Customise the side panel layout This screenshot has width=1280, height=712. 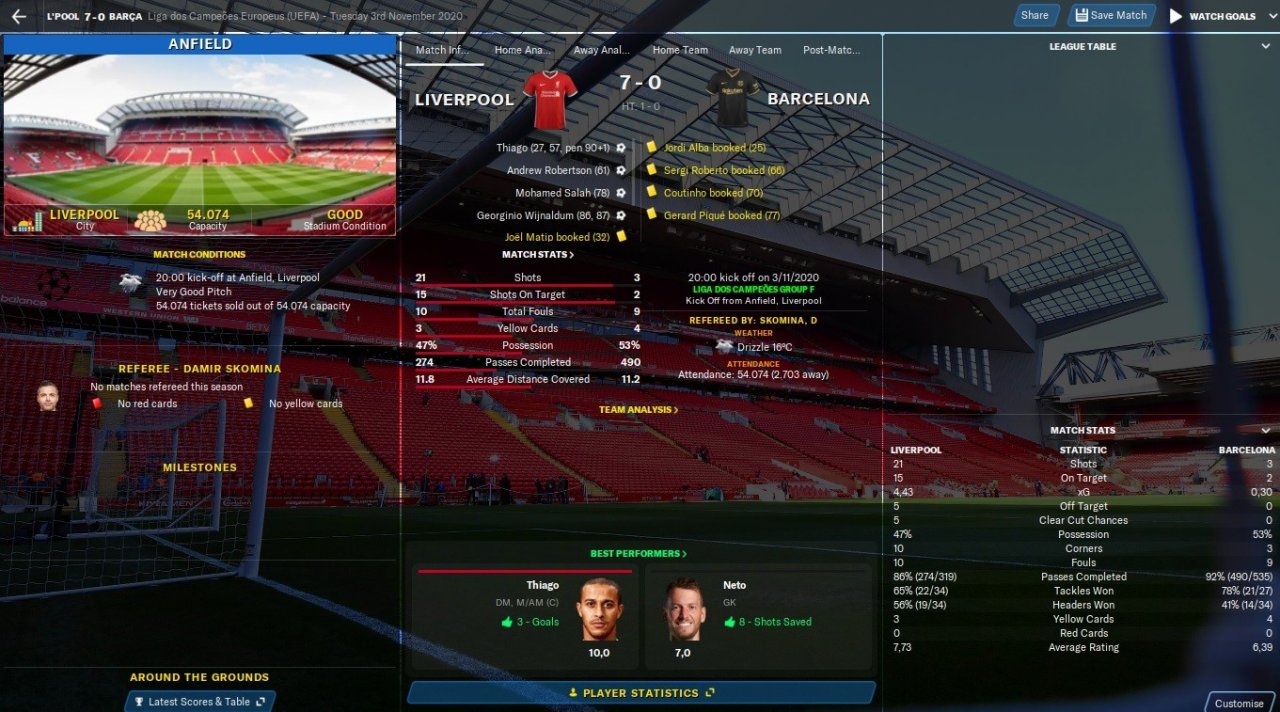click(x=1239, y=703)
